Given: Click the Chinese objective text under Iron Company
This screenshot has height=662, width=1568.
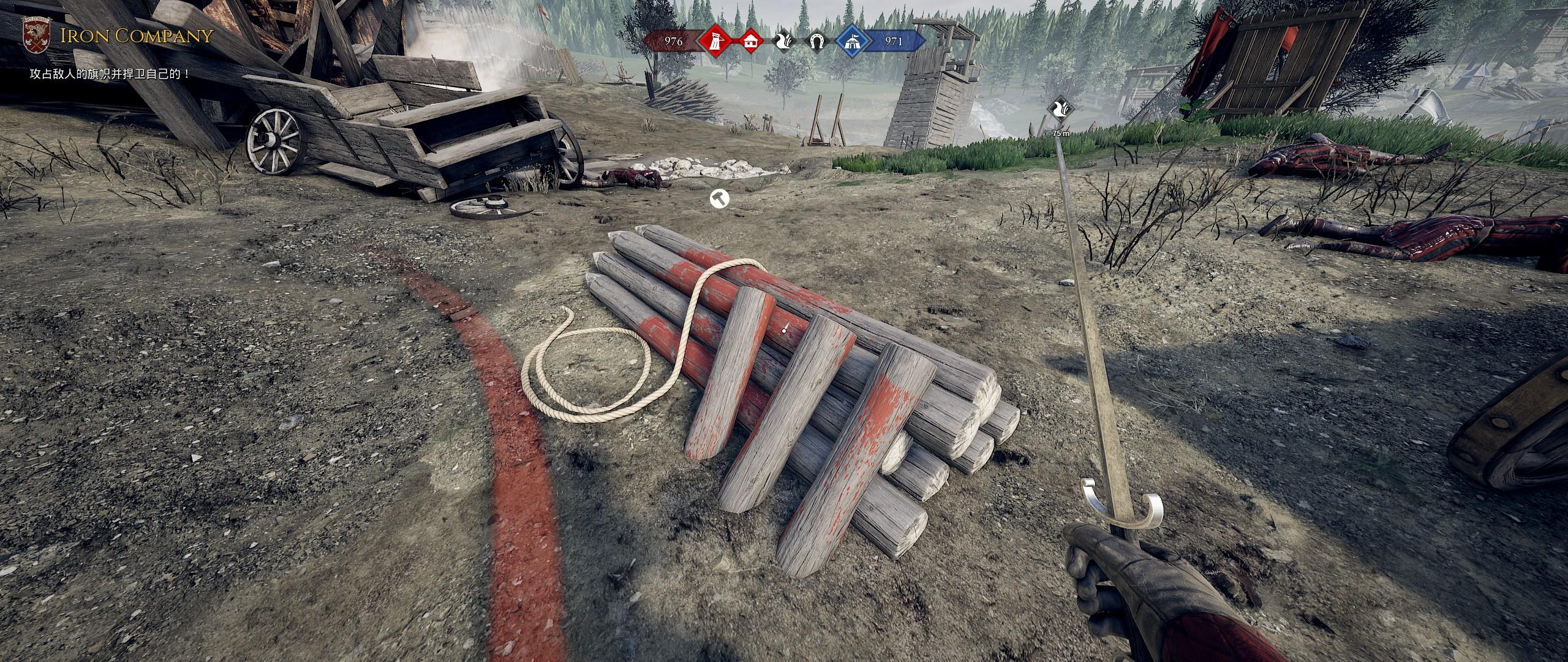Looking at the screenshot, I should click(x=110, y=74).
